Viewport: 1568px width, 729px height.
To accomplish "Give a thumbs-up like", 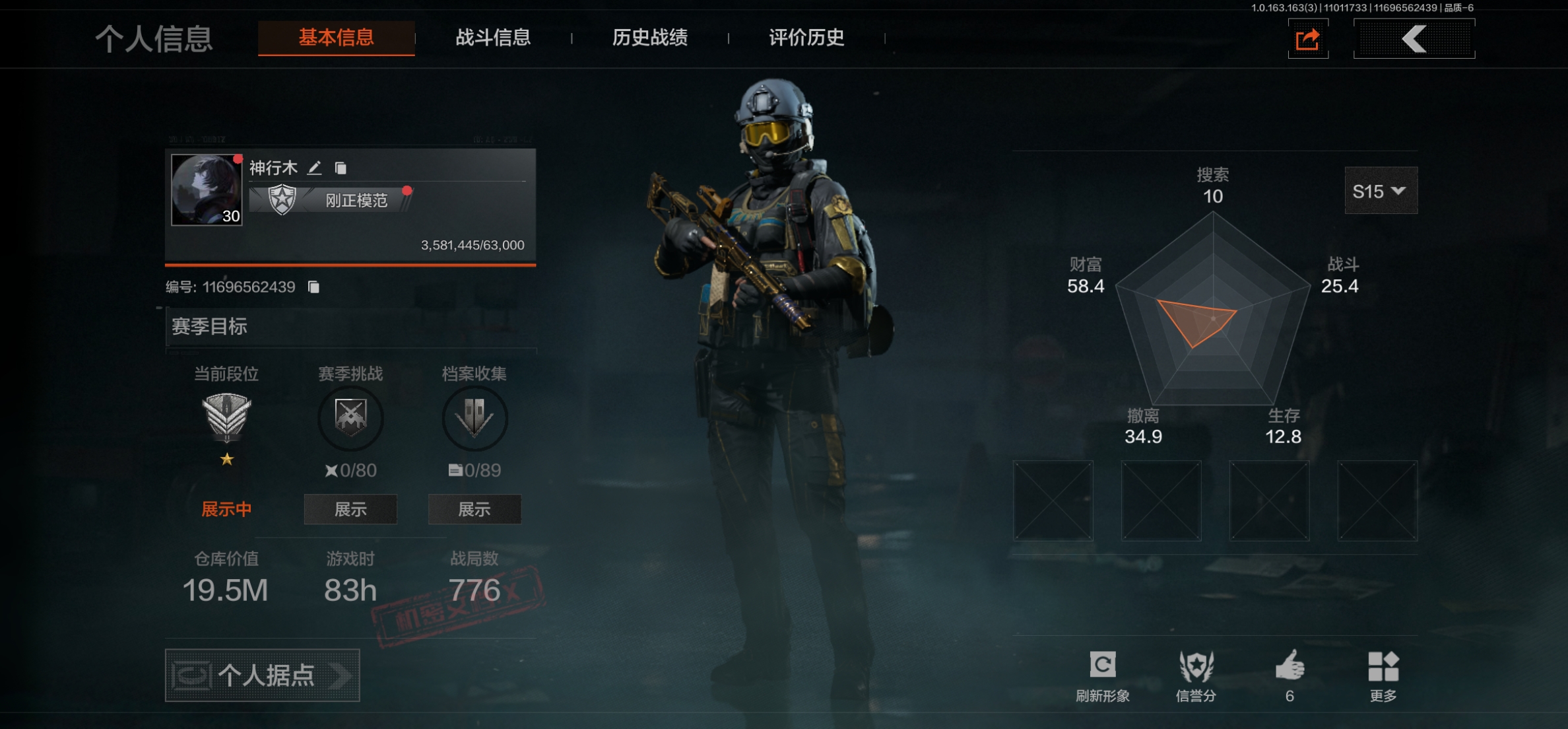I will click(x=1290, y=674).
